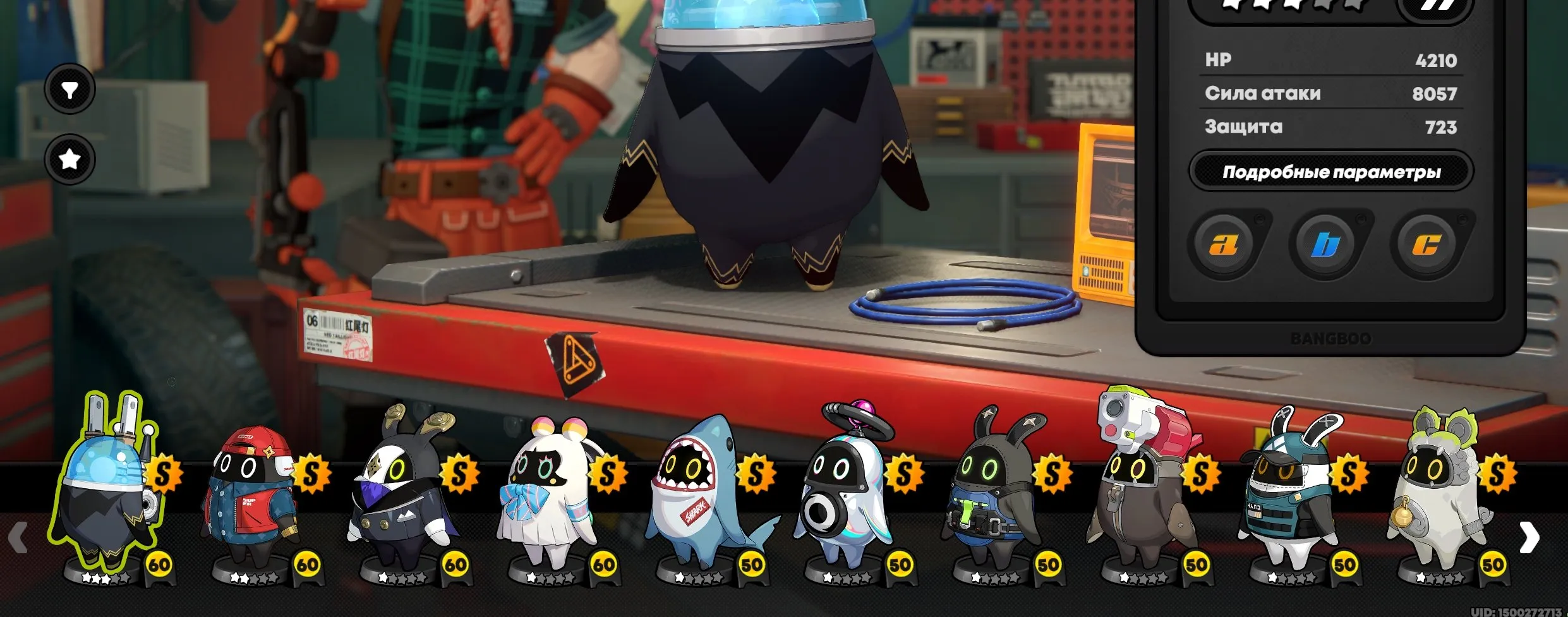
Task: Open the Bangboo filter button
Action: click(69, 90)
